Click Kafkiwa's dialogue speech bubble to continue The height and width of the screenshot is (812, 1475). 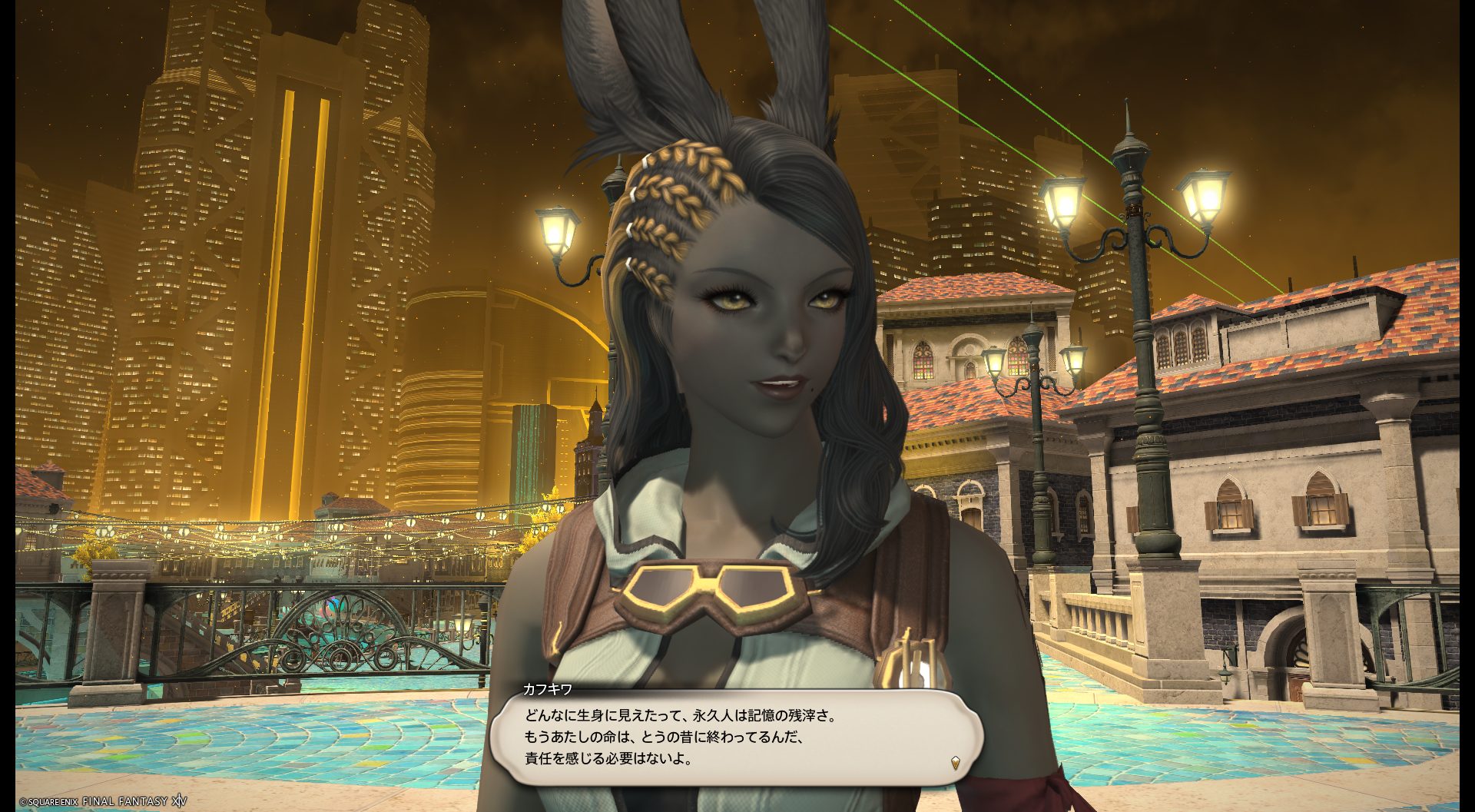(736, 737)
